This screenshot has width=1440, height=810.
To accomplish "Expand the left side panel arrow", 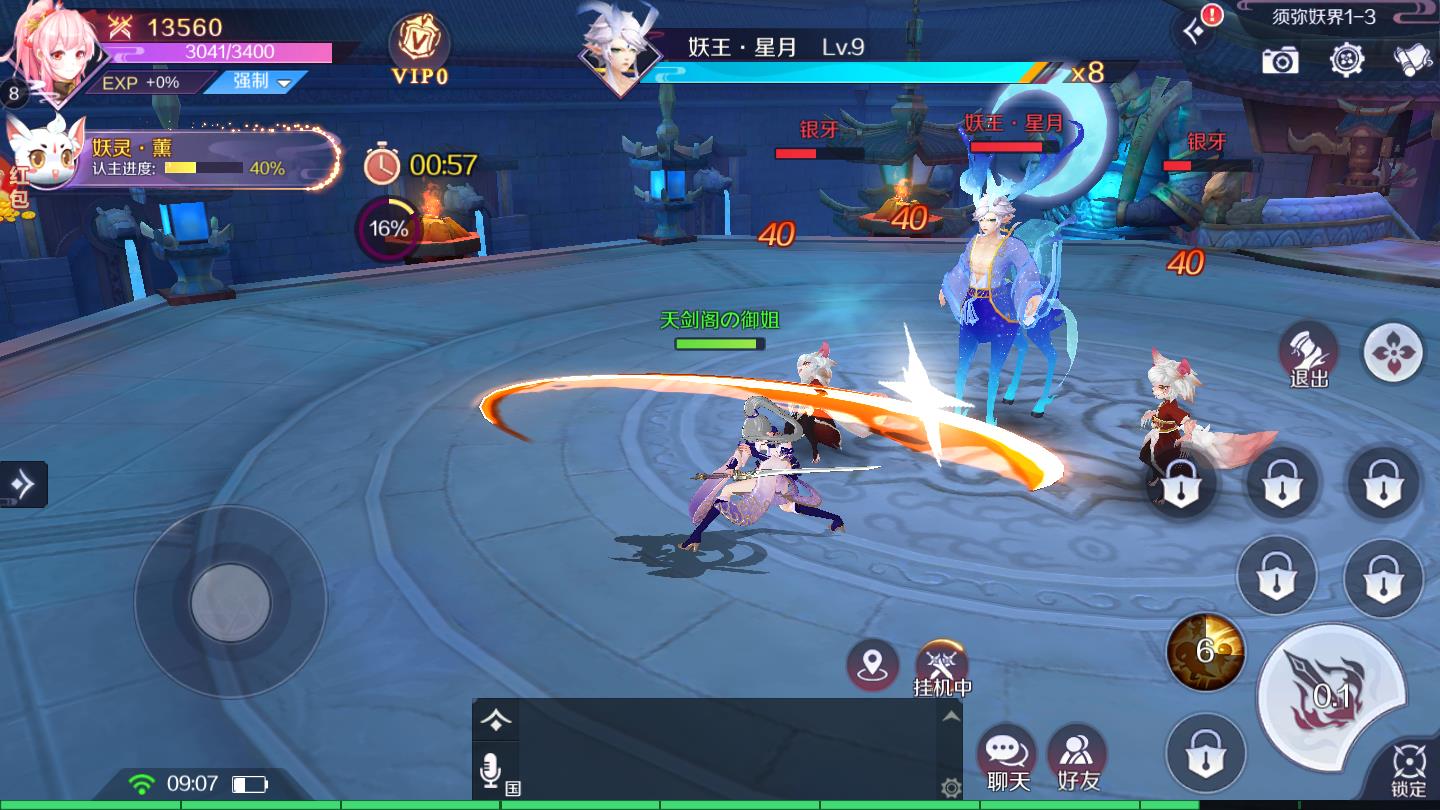I will (22, 484).
